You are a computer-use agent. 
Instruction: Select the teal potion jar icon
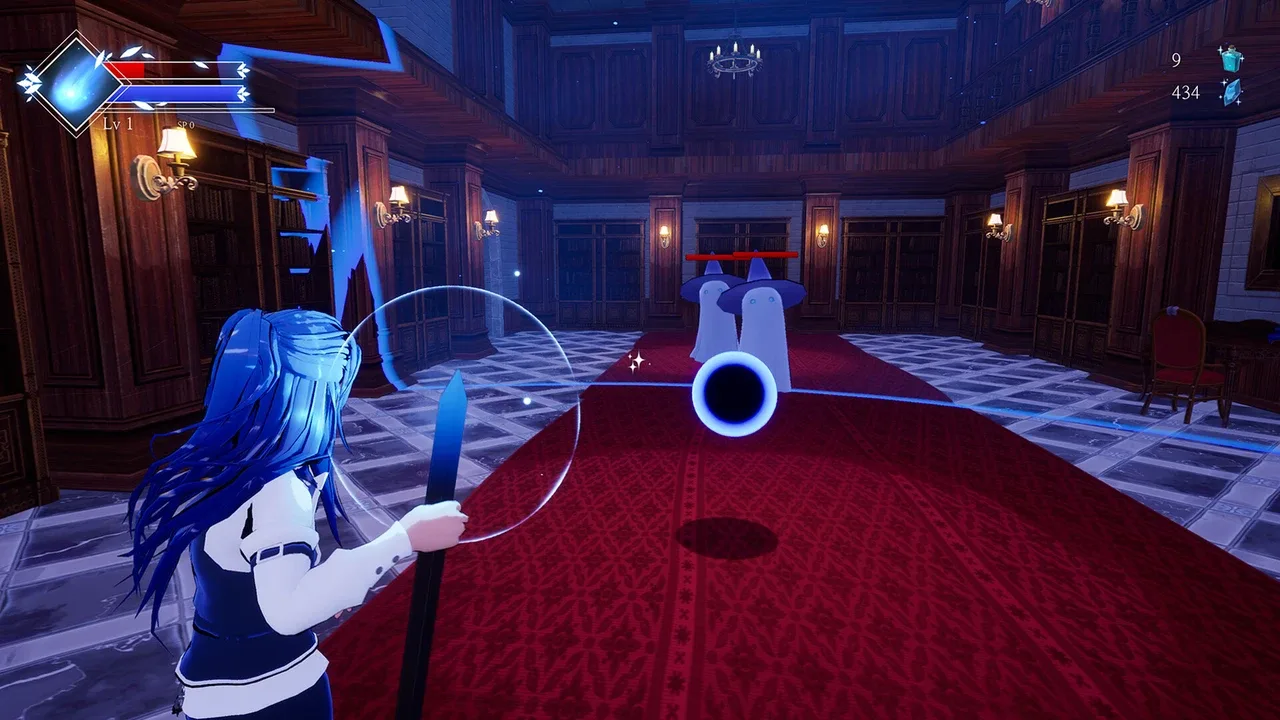(x=1231, y=59)
